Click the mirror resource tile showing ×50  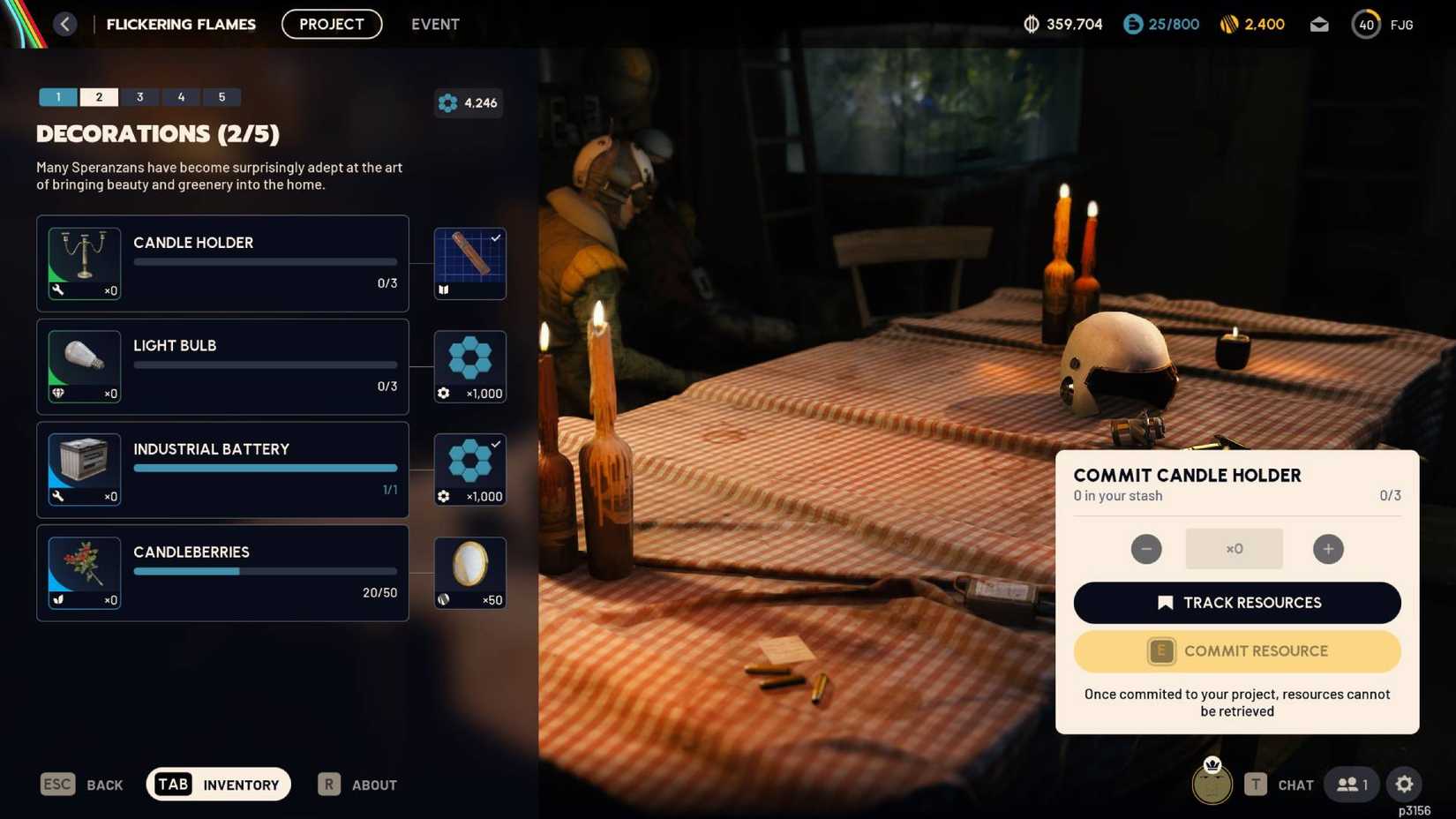(469, 572)
